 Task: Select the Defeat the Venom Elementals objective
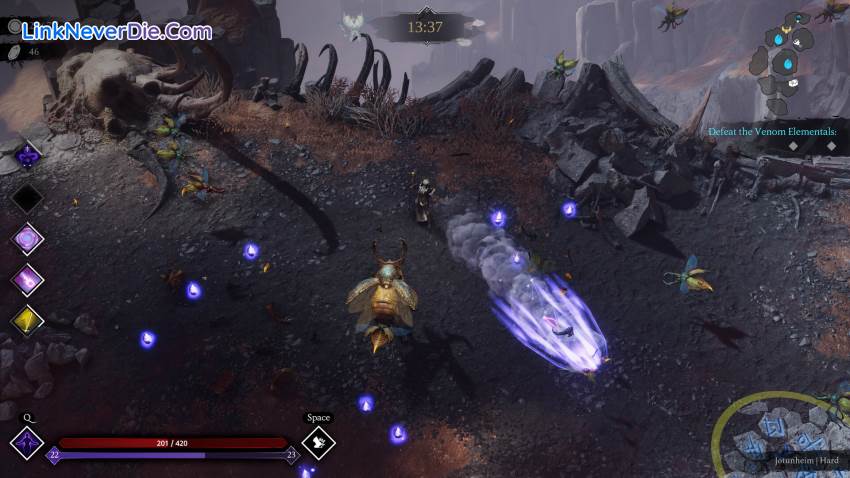772,131
